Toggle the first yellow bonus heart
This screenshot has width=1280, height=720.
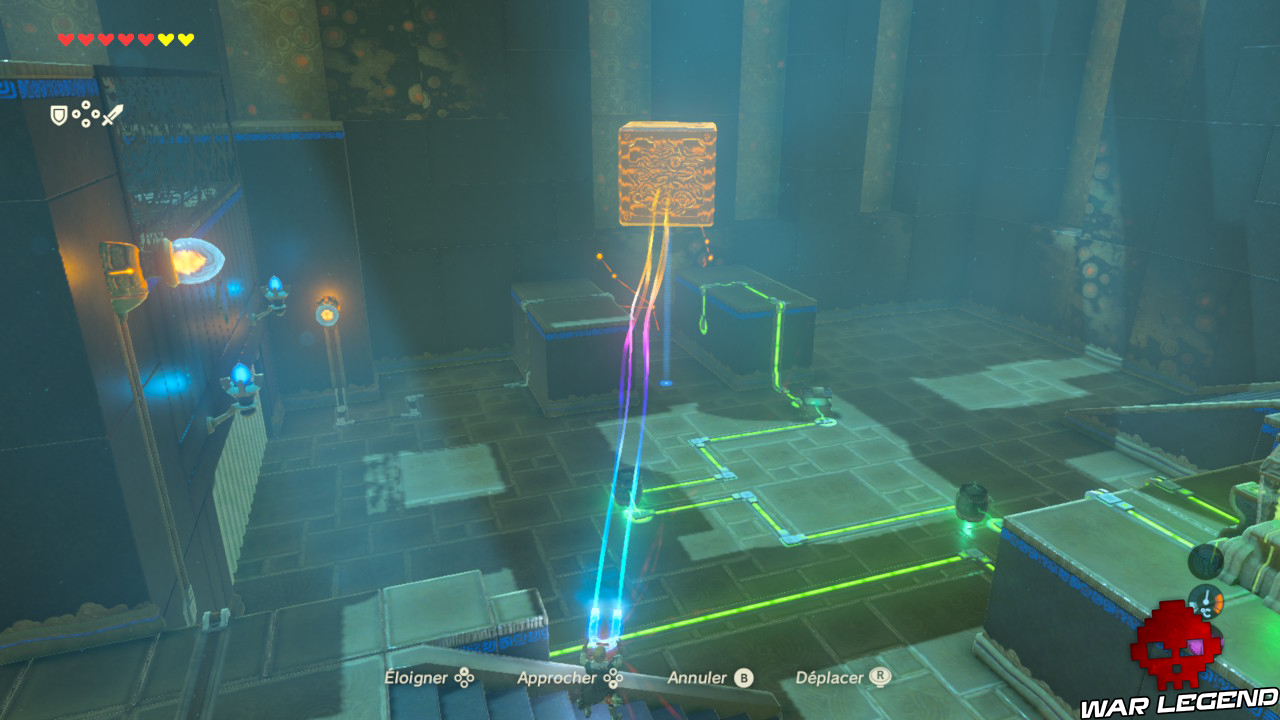pyautogui.click(x=165, y=39)
